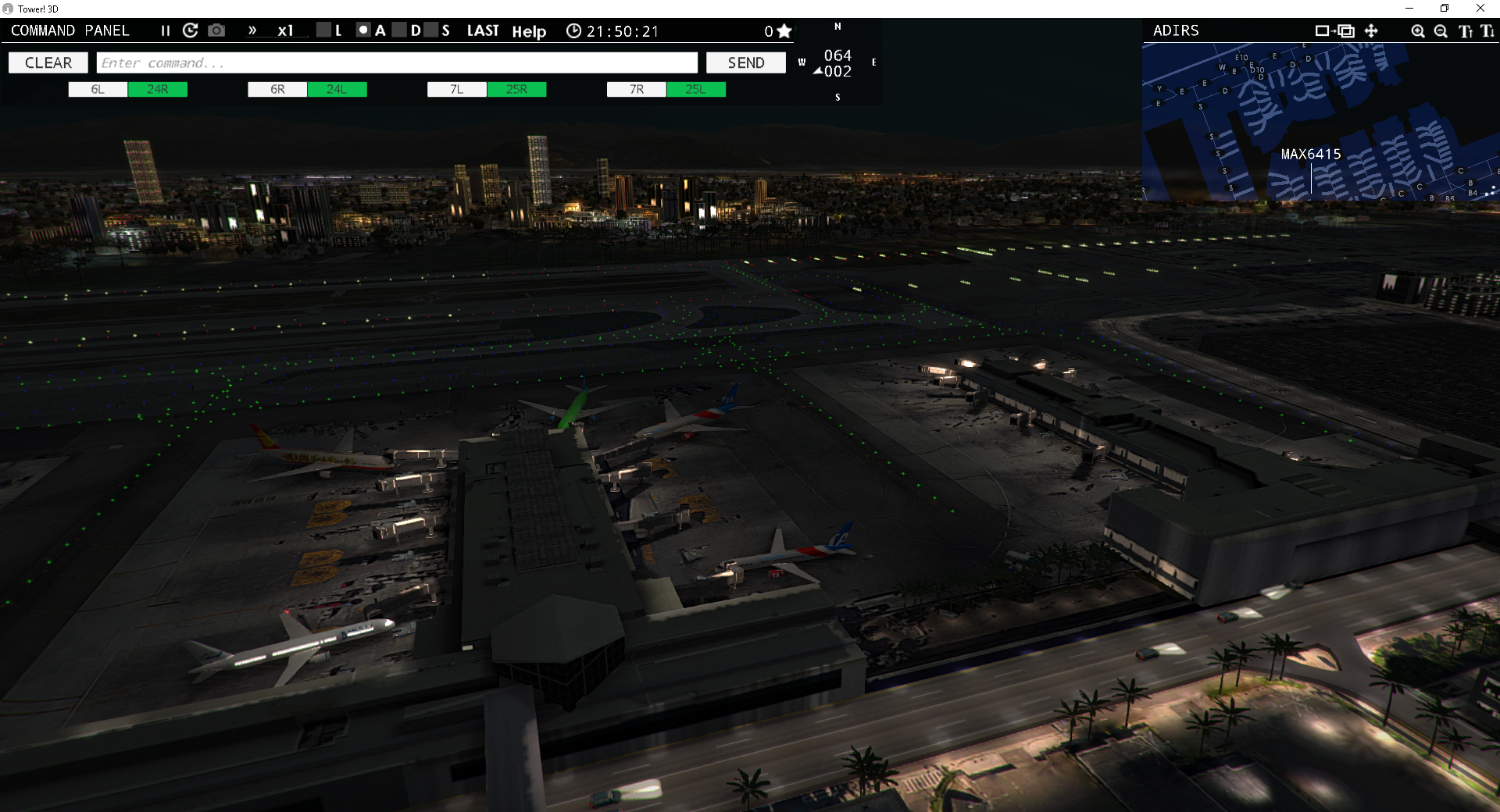Toggle the D filter checkbox
The height and width of the screenshot is (812, 1500).
399,30
